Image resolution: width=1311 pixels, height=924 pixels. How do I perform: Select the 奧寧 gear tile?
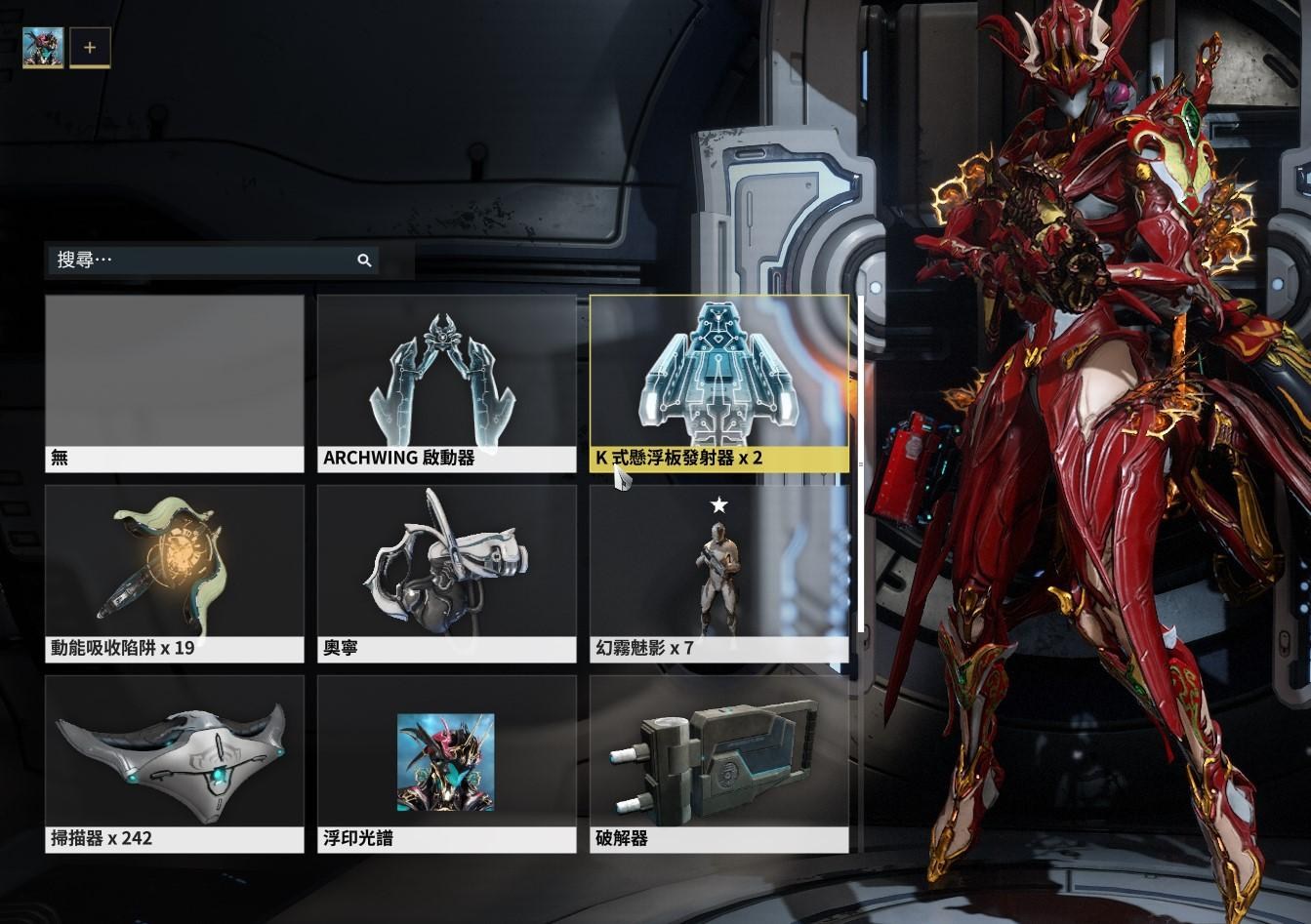446,574
